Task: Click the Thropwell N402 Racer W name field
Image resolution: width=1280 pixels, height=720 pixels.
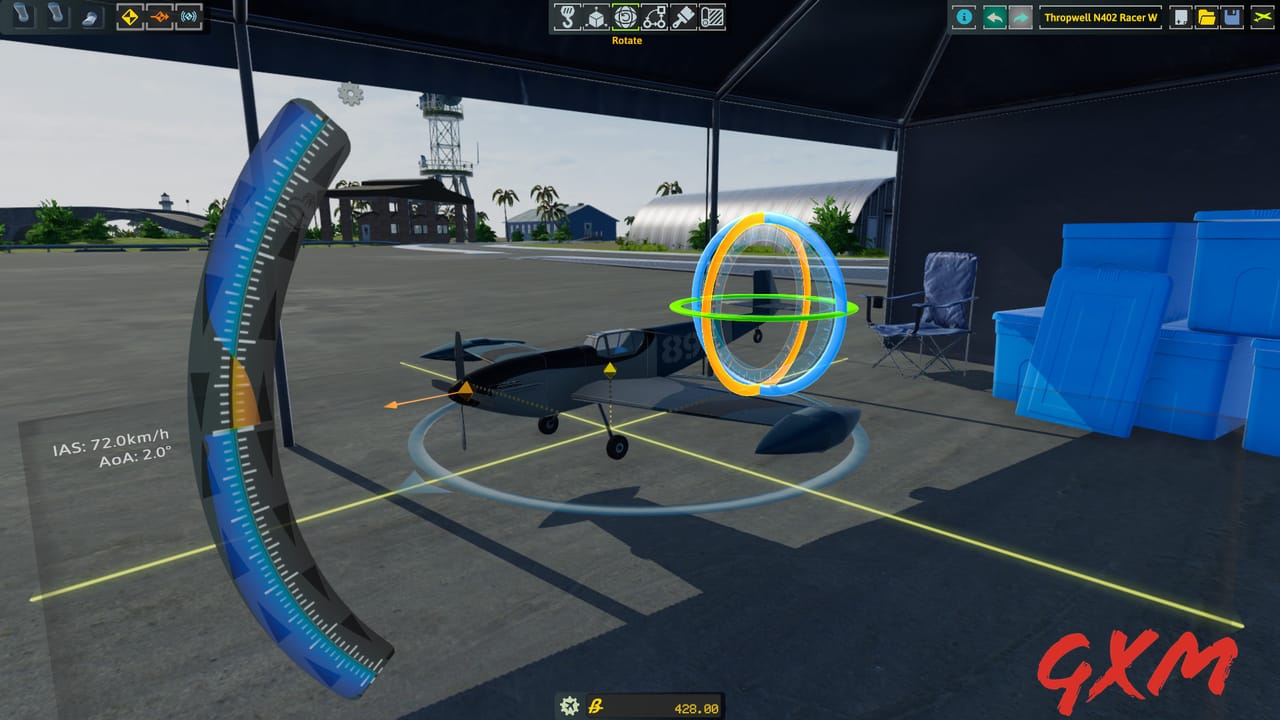Action: [x=1100, y=17]
